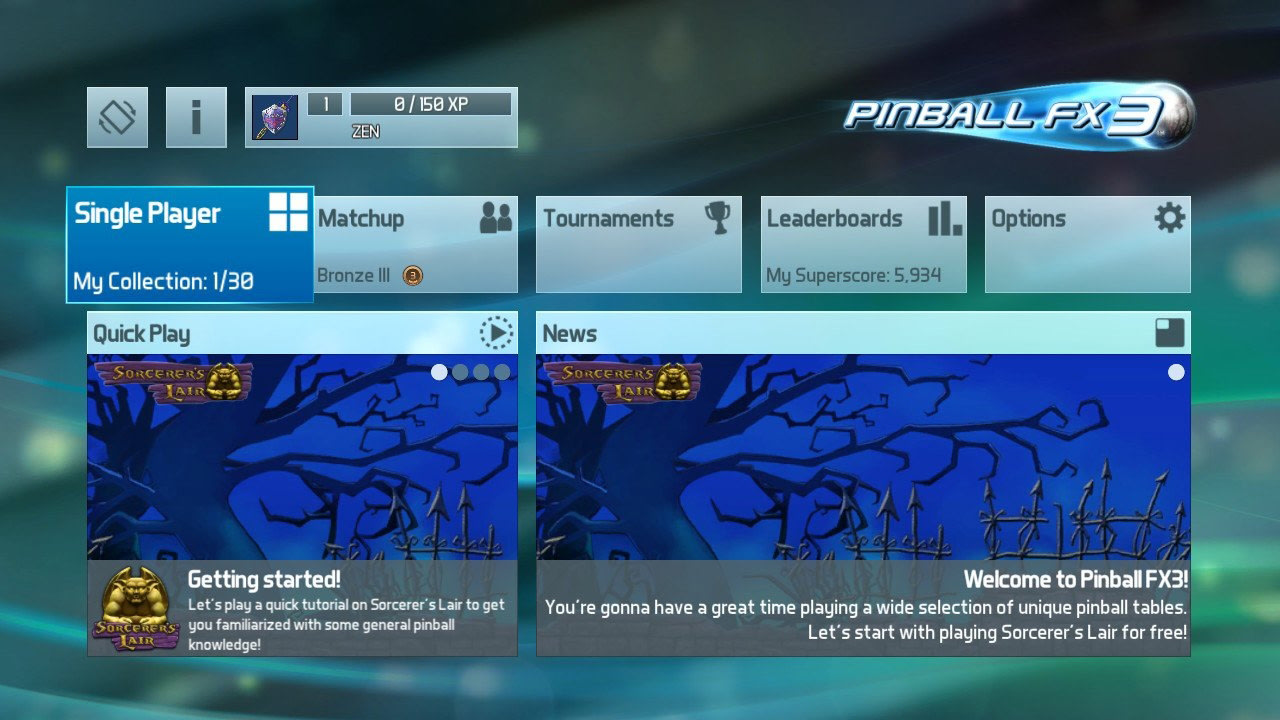This screenshot has height=720, width=1280.
Task: Click the screen rotation icon top left
Action: click(116, 116)
